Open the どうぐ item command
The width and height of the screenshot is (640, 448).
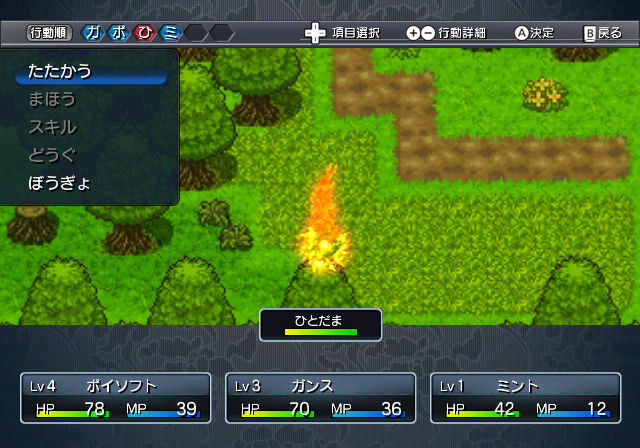point(52,155)
